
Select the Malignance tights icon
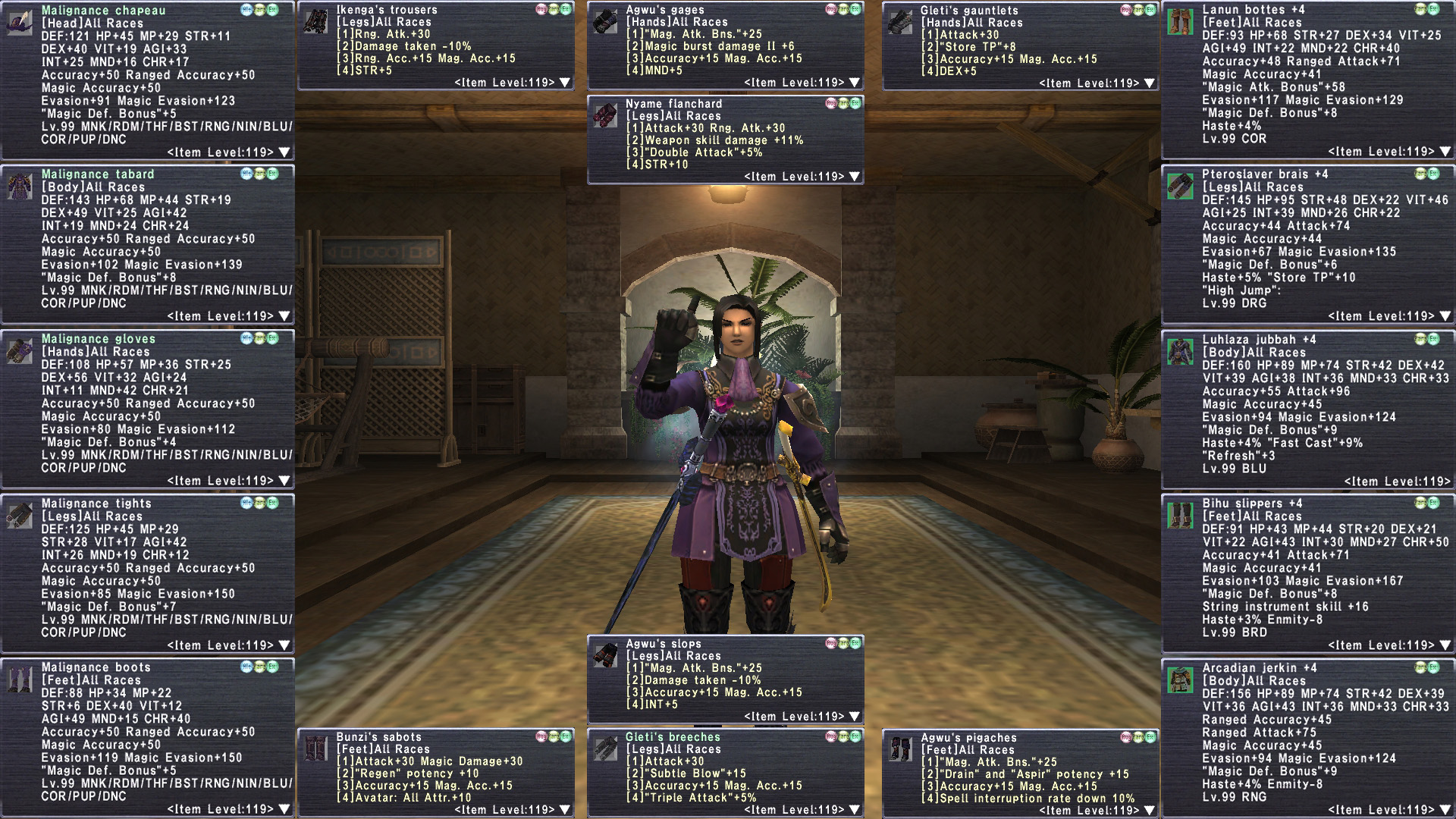(20, 515)
